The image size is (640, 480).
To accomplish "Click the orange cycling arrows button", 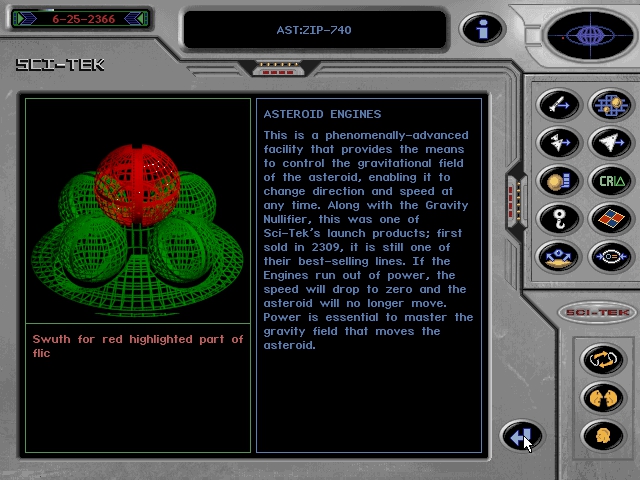I will pos(602,357).
